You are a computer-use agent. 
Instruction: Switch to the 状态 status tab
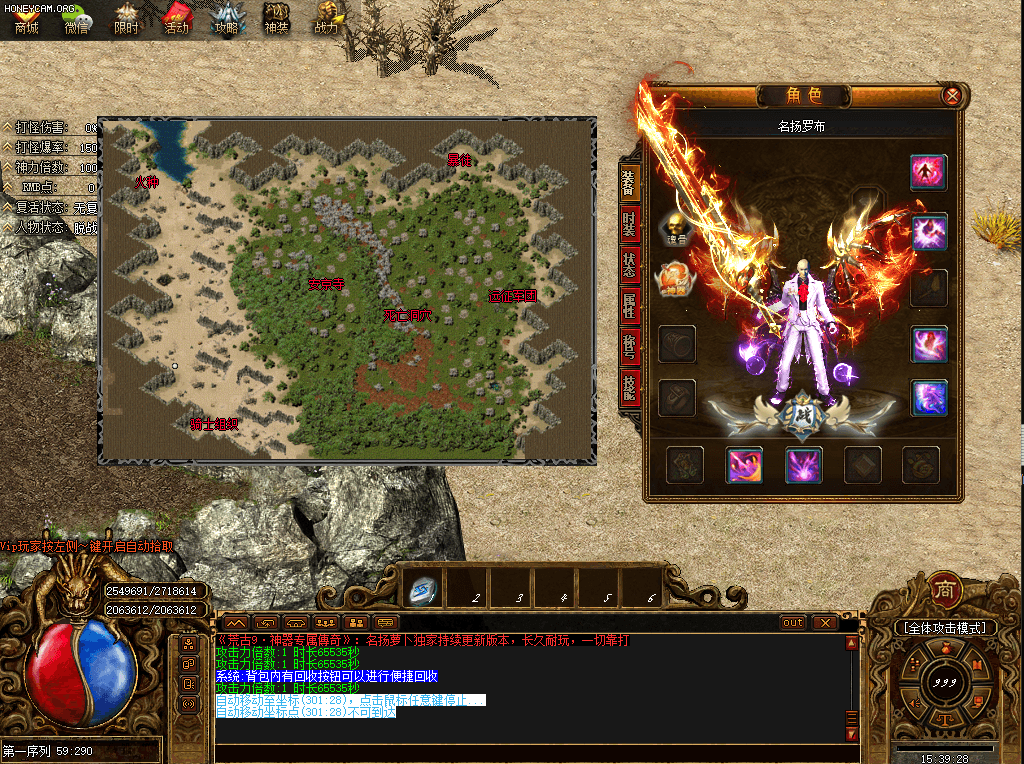[629, 265]
